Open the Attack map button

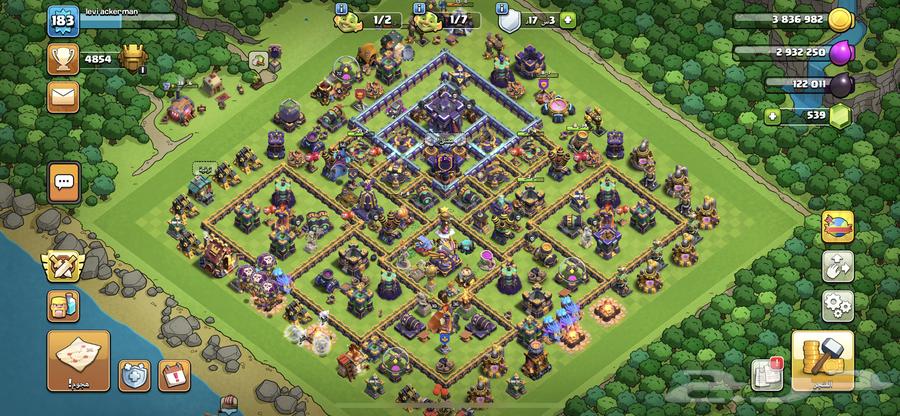tap(76, 359)
